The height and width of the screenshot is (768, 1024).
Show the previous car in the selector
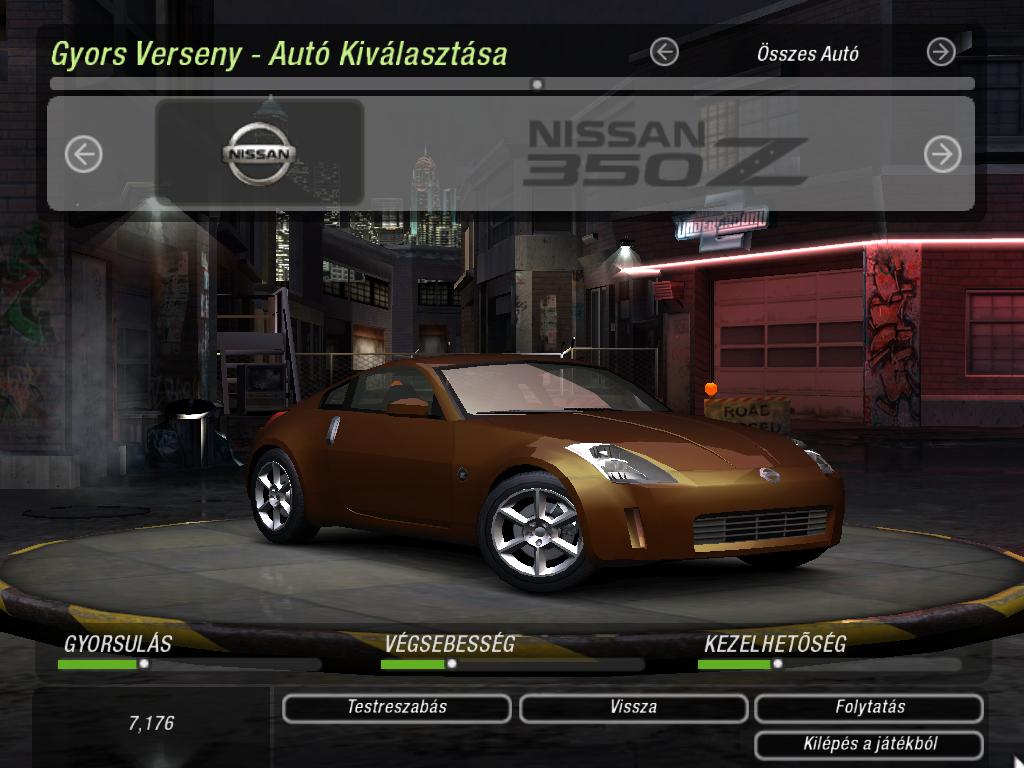pyautogui.click(x=84, y=154)
